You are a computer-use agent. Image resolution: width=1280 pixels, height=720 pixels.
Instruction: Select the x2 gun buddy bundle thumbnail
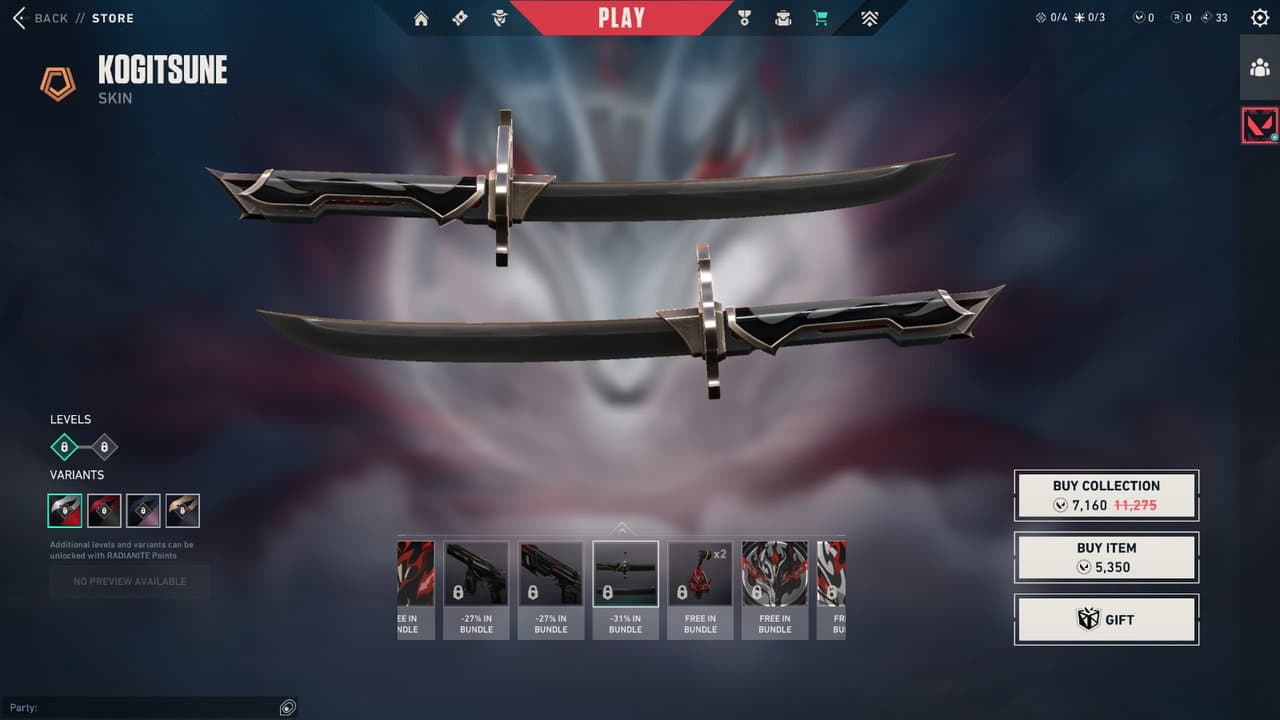(700, 589)
